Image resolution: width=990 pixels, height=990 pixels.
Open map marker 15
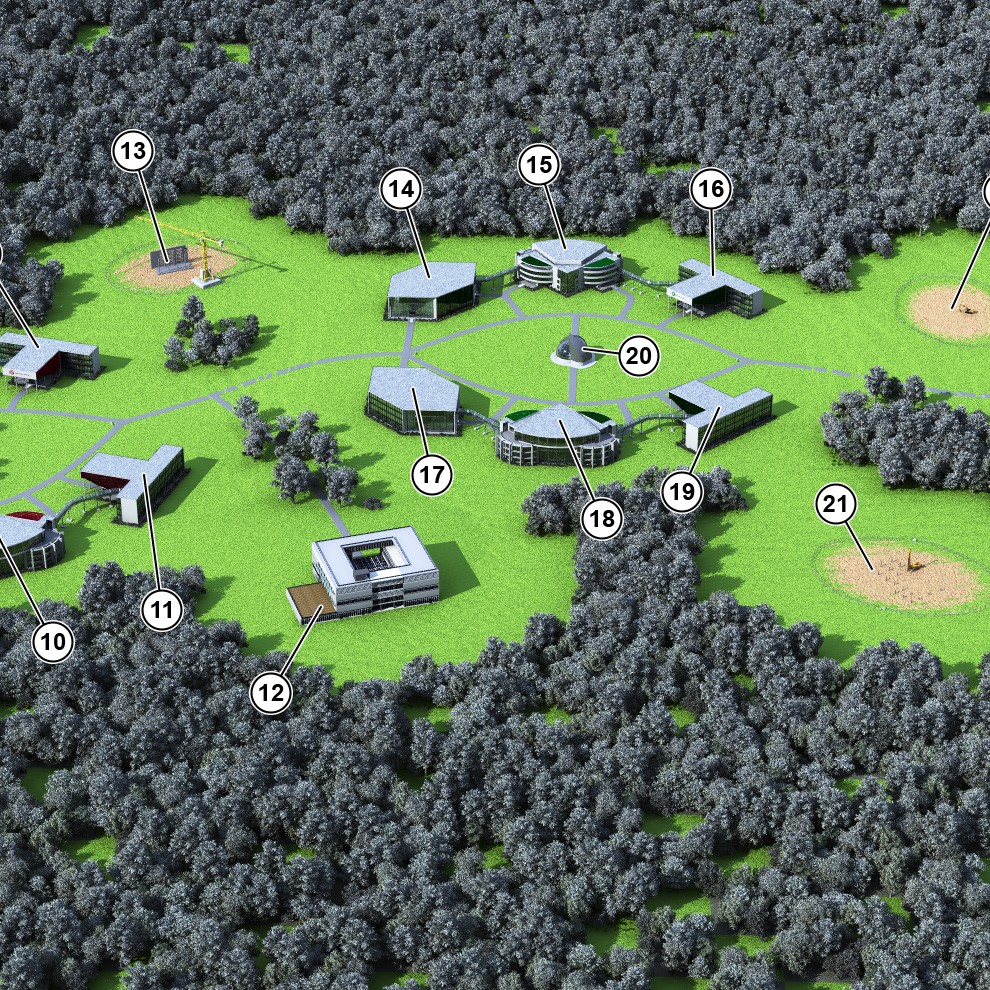(540, 166)
